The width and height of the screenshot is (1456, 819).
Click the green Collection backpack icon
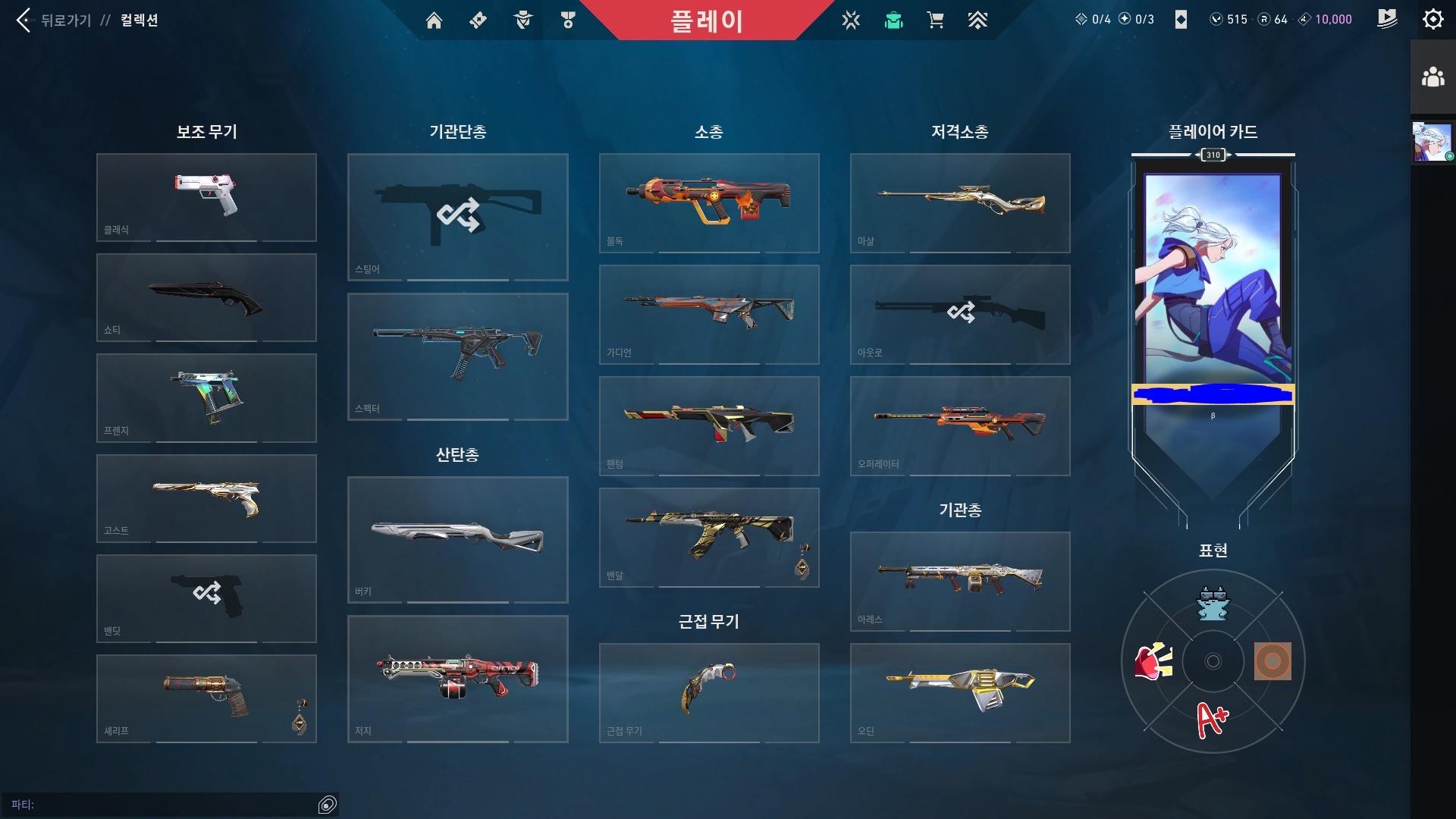coord(893,20)
